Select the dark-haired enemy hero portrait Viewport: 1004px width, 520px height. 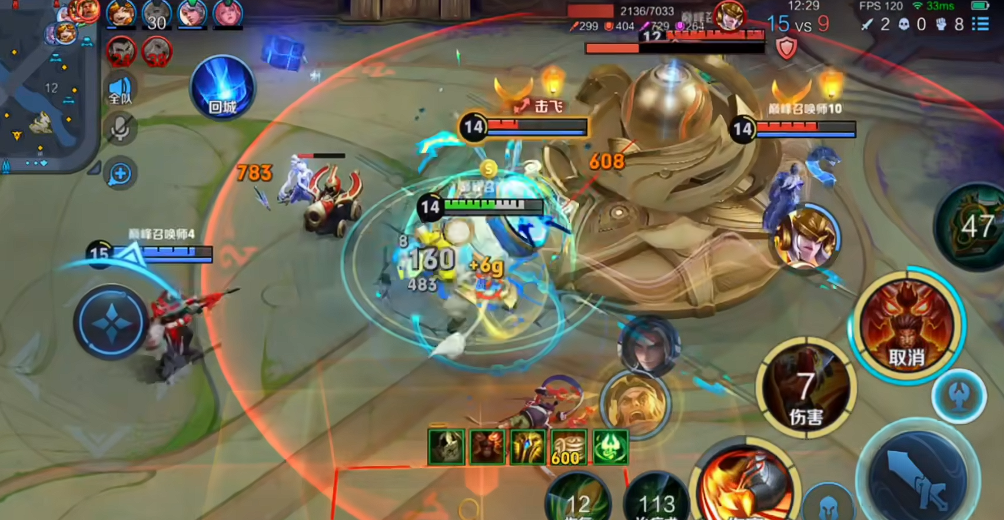click(648, 346)
